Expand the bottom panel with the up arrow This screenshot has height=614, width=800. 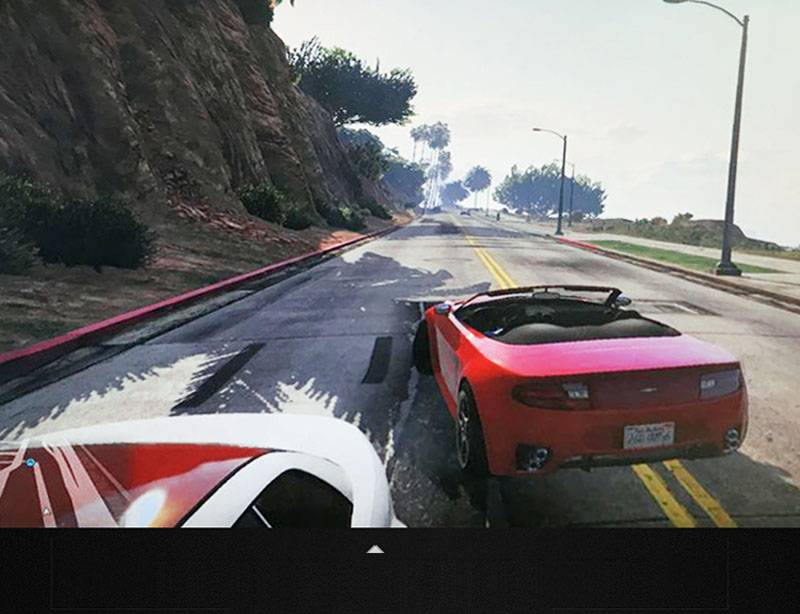click(375, 549)
